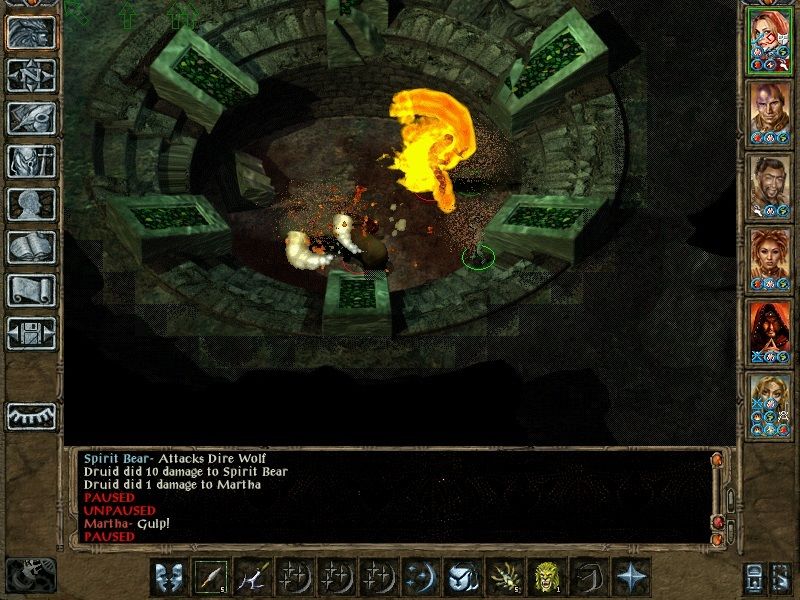The image size is (800, 600).
Task: Click the four-pointed star action button
Action: click(631, 578)
